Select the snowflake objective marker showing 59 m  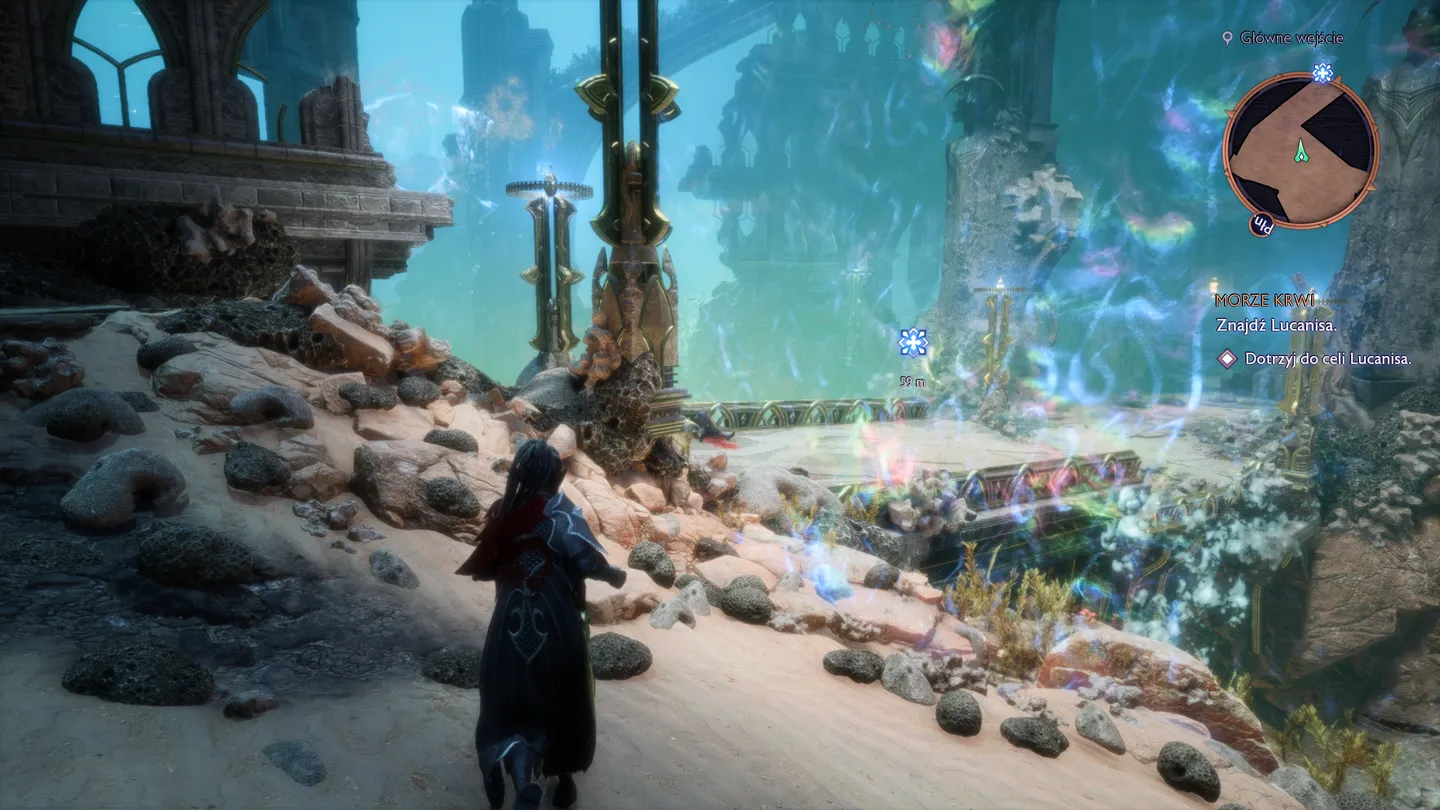[913, 343]
